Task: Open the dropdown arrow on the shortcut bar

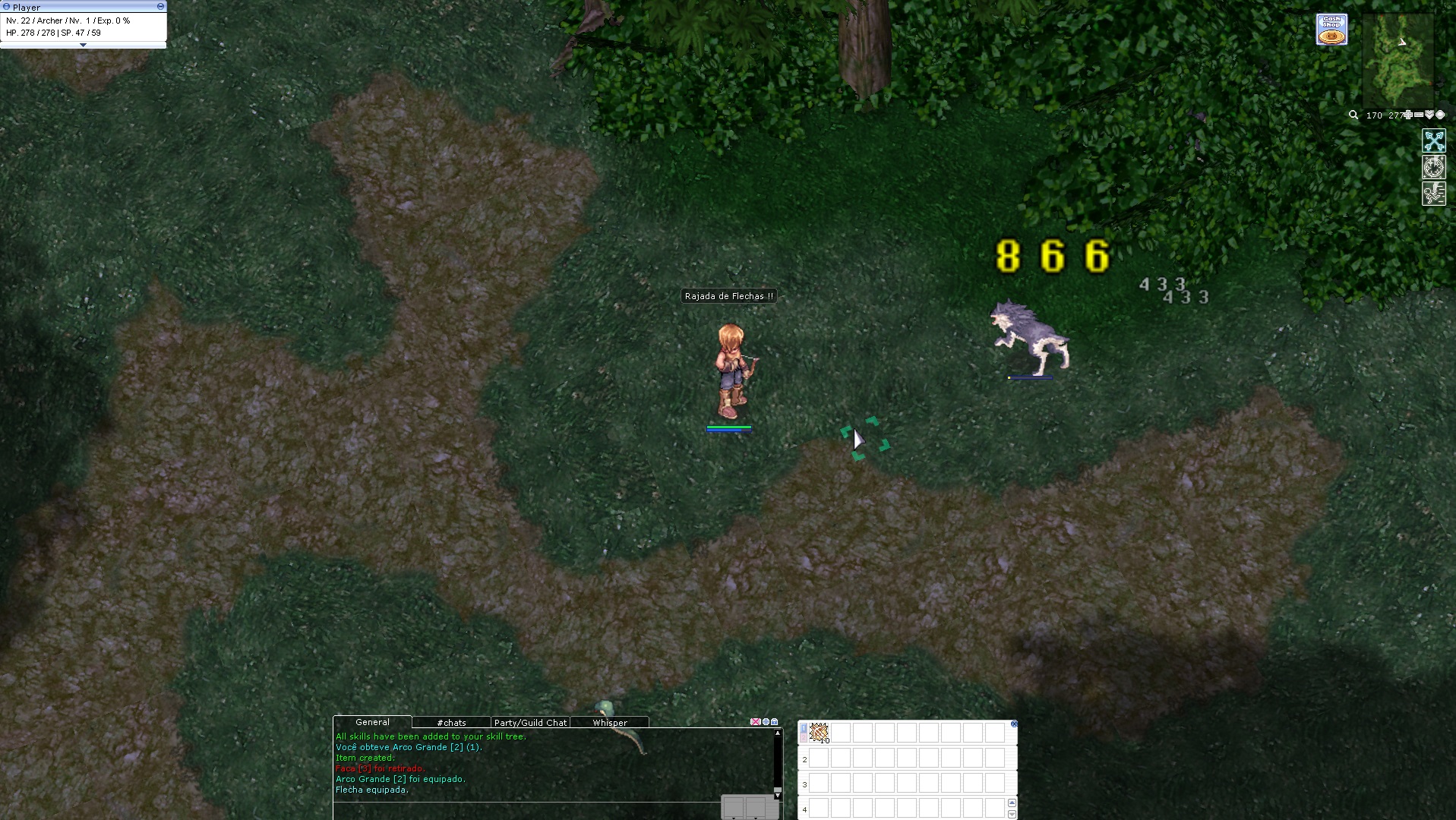Action: [1012, 814]
